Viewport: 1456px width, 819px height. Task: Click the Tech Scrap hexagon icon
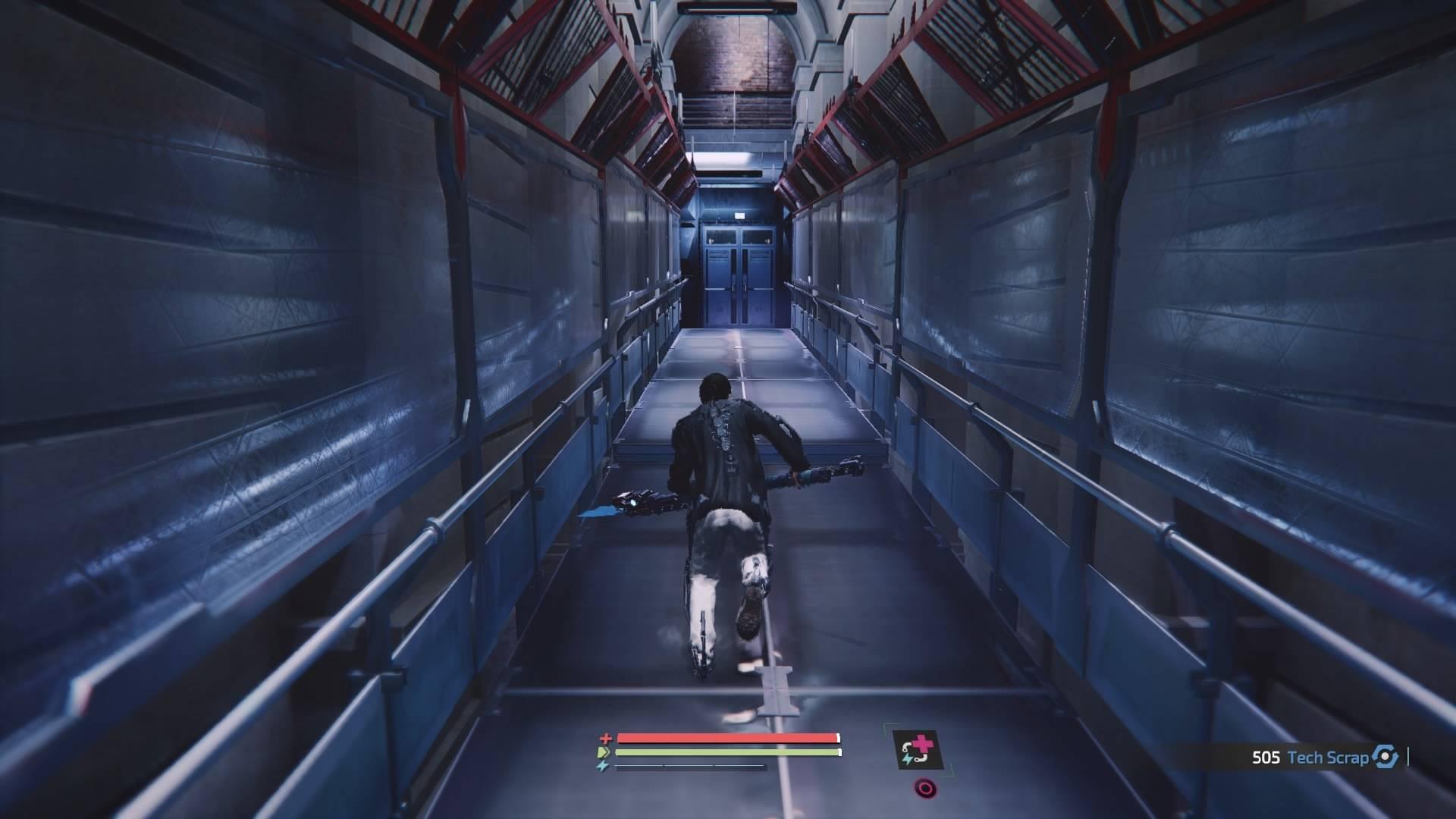tap(1385, 757)
